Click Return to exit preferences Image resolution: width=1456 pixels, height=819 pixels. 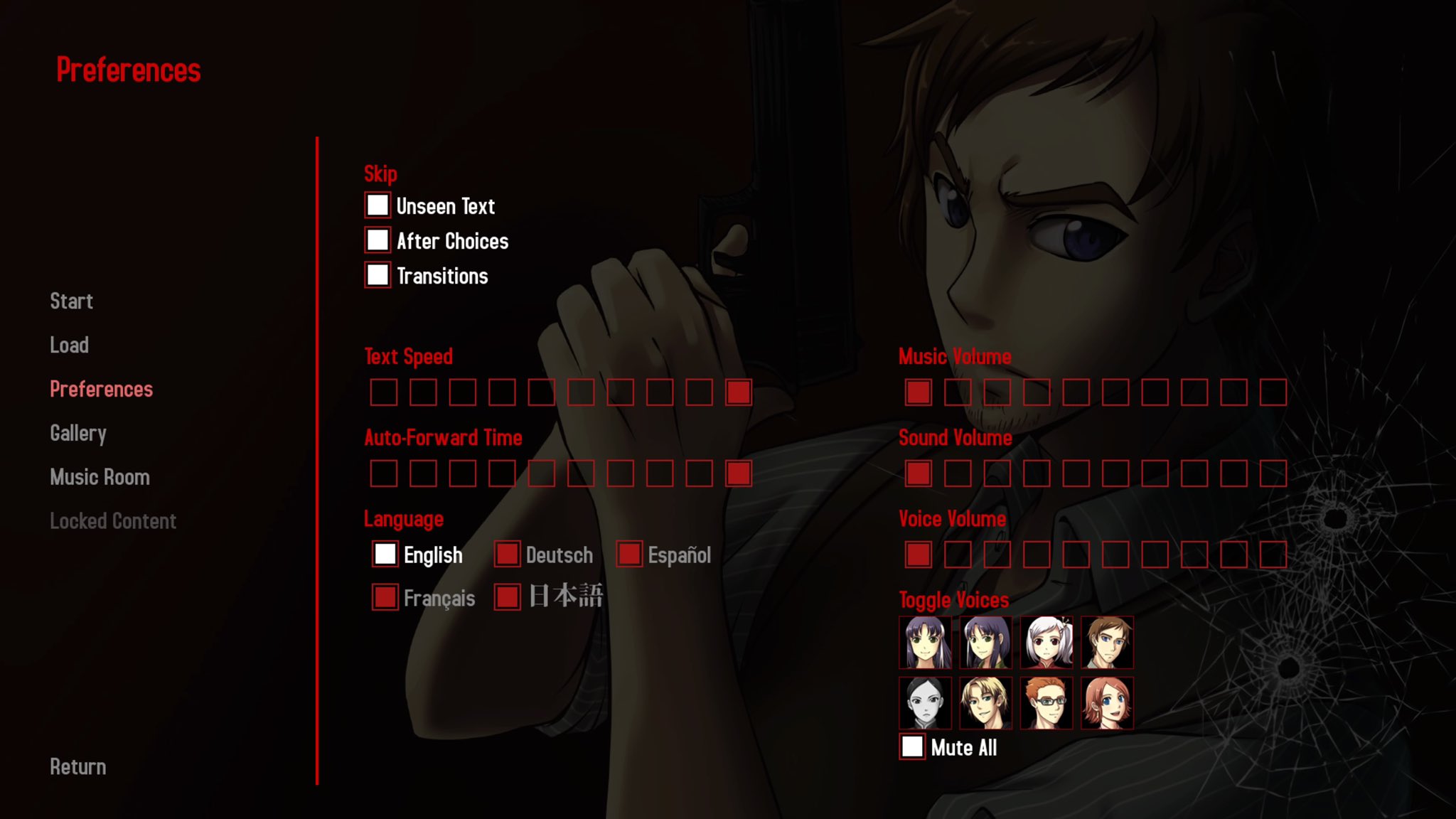[77, 766]
